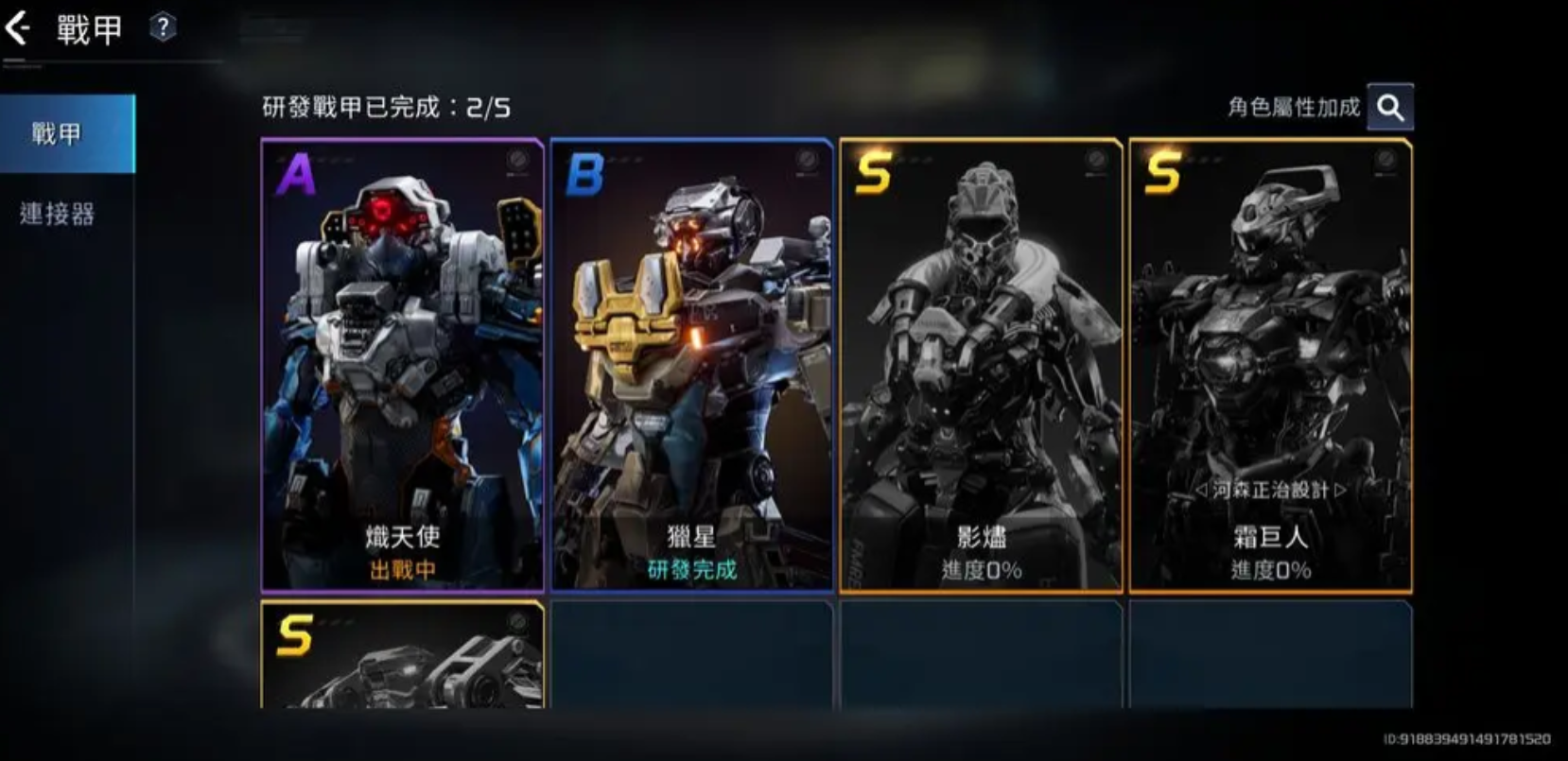Image resolution: width=1568 pixels, height=761 pixels.
Task: Switch to the 連接器 tab
Action: pyautogui.click(x=59, y=214)
